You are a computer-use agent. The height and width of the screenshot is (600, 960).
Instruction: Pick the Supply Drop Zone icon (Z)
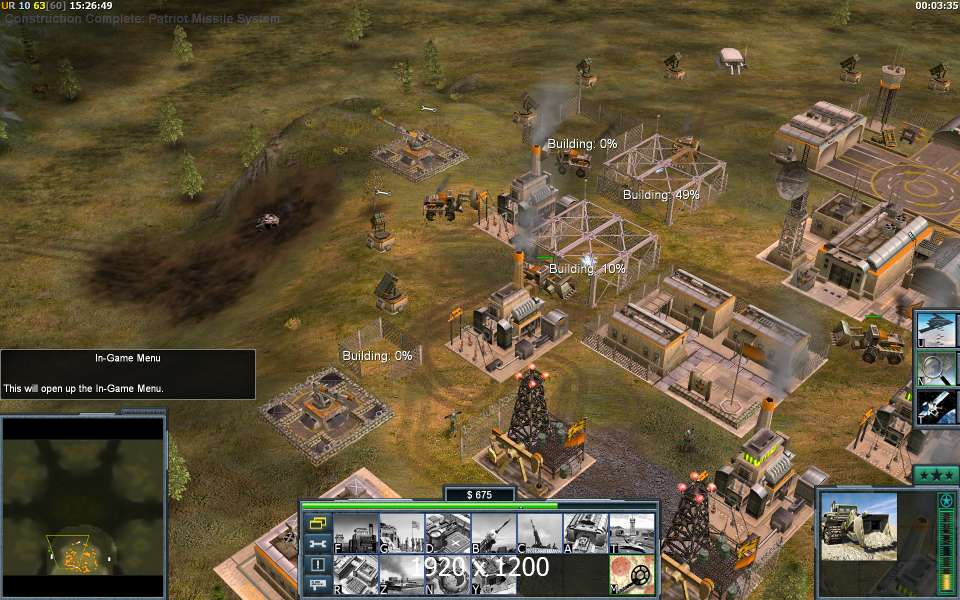(401, 575)
